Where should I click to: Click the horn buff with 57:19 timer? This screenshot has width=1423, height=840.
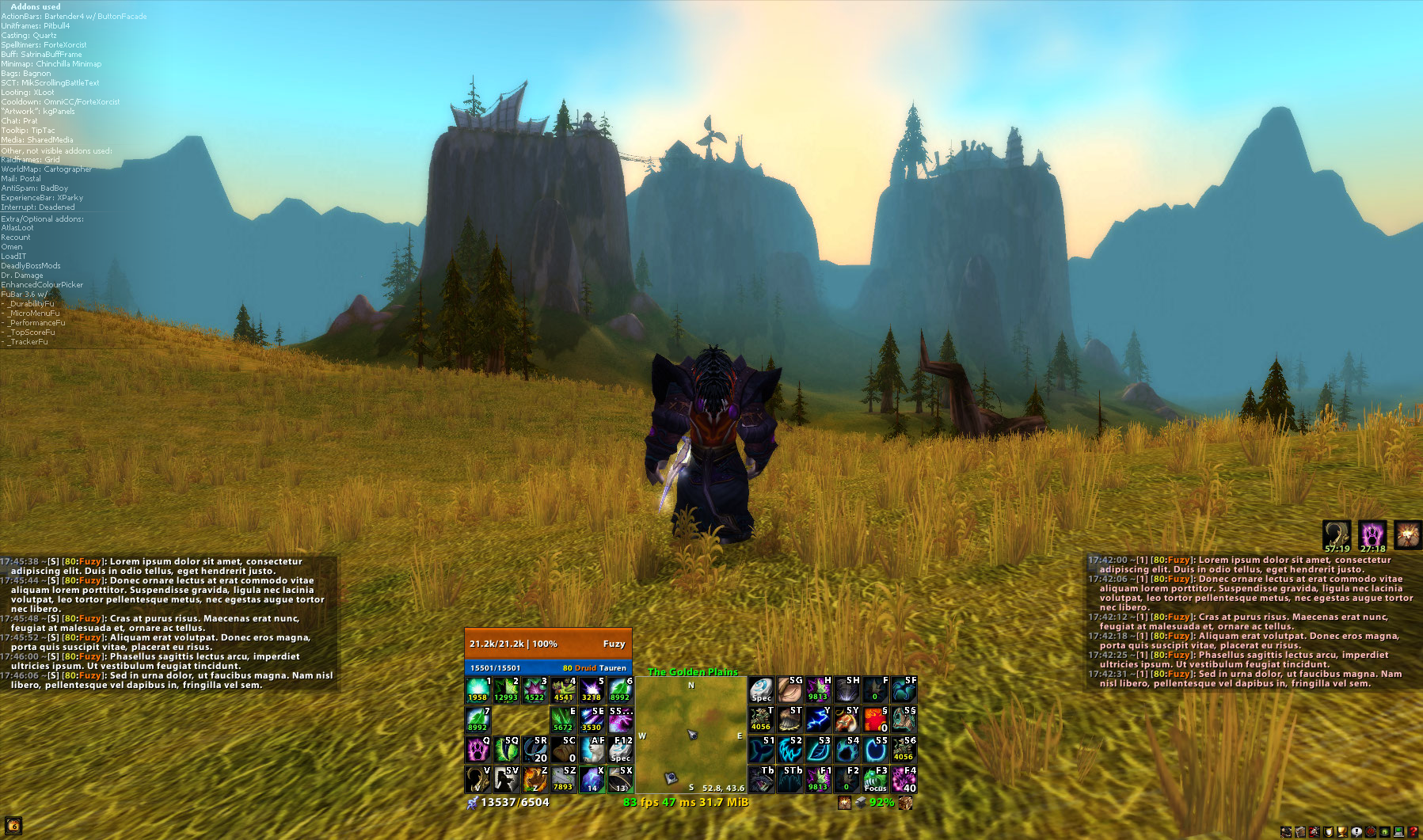[x=1337, y=535]
